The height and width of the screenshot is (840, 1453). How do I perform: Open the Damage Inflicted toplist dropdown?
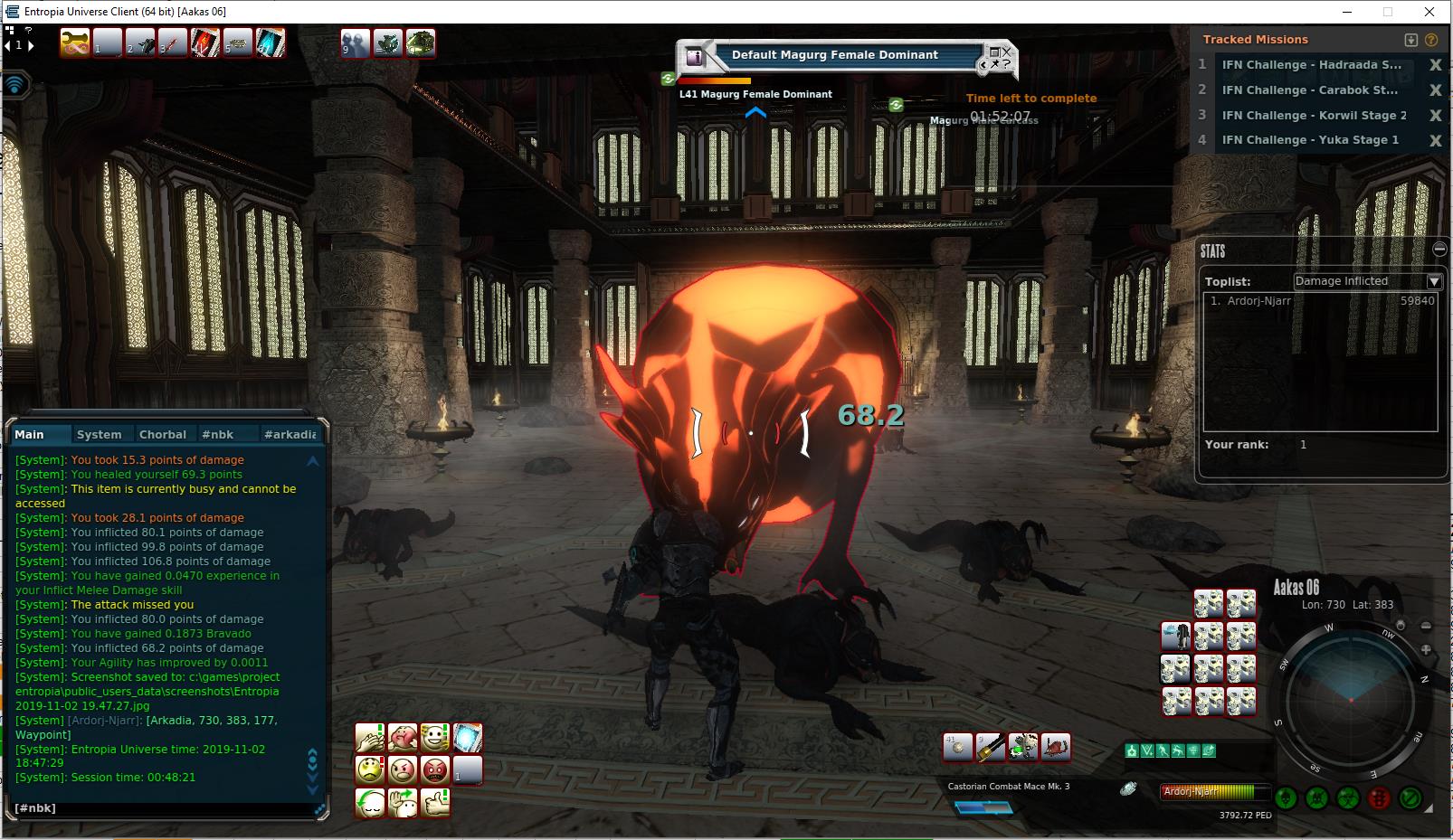pyautogui.click(x=1434, y=281)
